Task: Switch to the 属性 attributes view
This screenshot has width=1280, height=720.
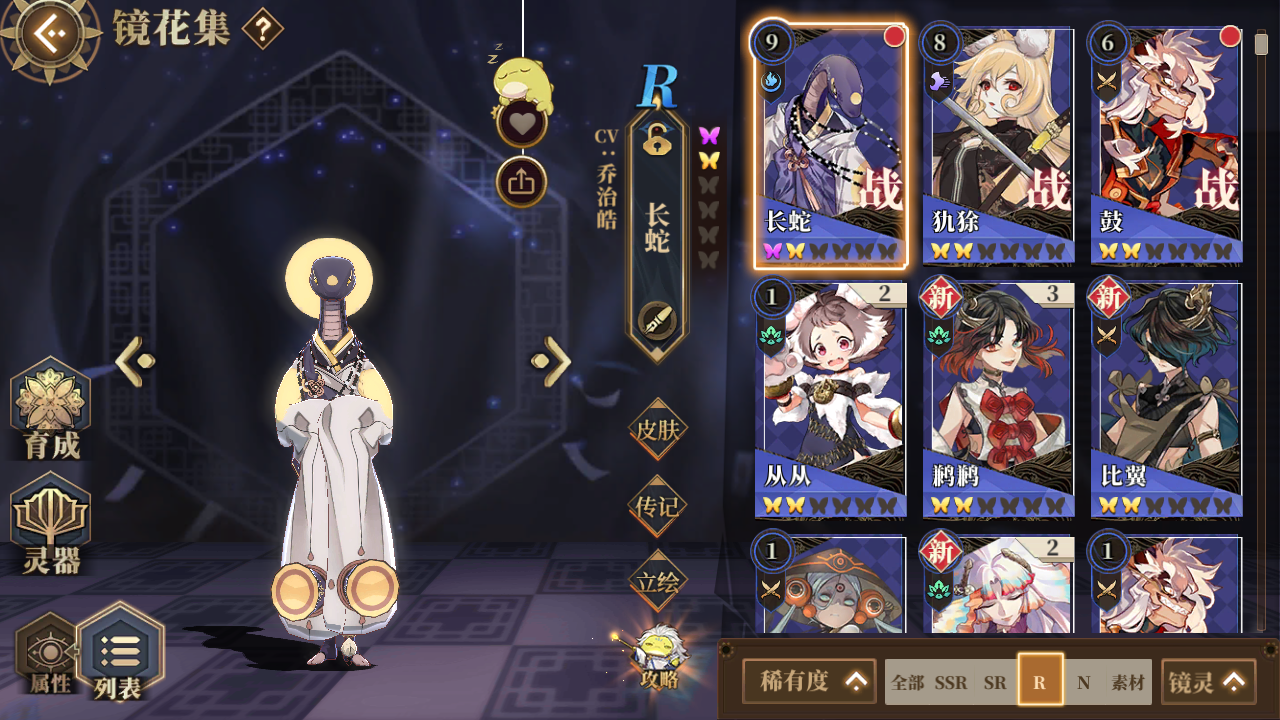Action: click(48, 655)
